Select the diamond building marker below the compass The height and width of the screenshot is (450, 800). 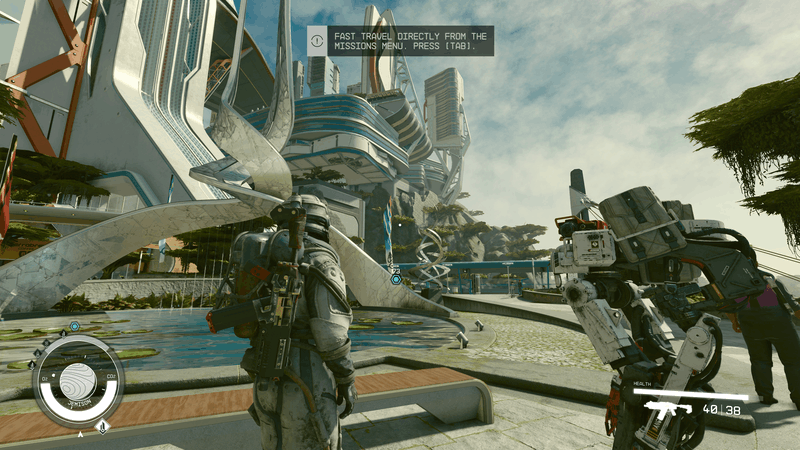click(x=102, y=427)
